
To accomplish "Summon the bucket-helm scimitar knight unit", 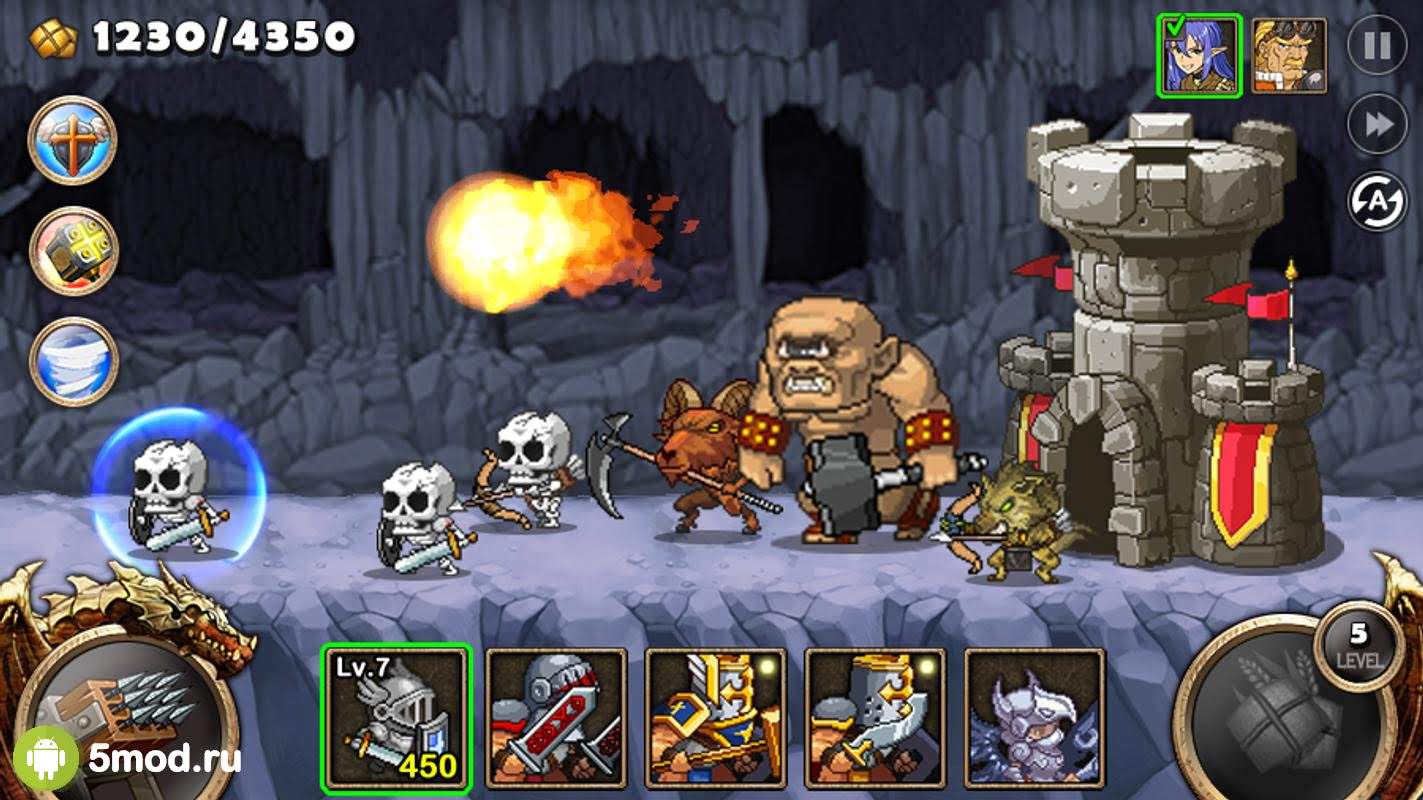I will (875, 717).
